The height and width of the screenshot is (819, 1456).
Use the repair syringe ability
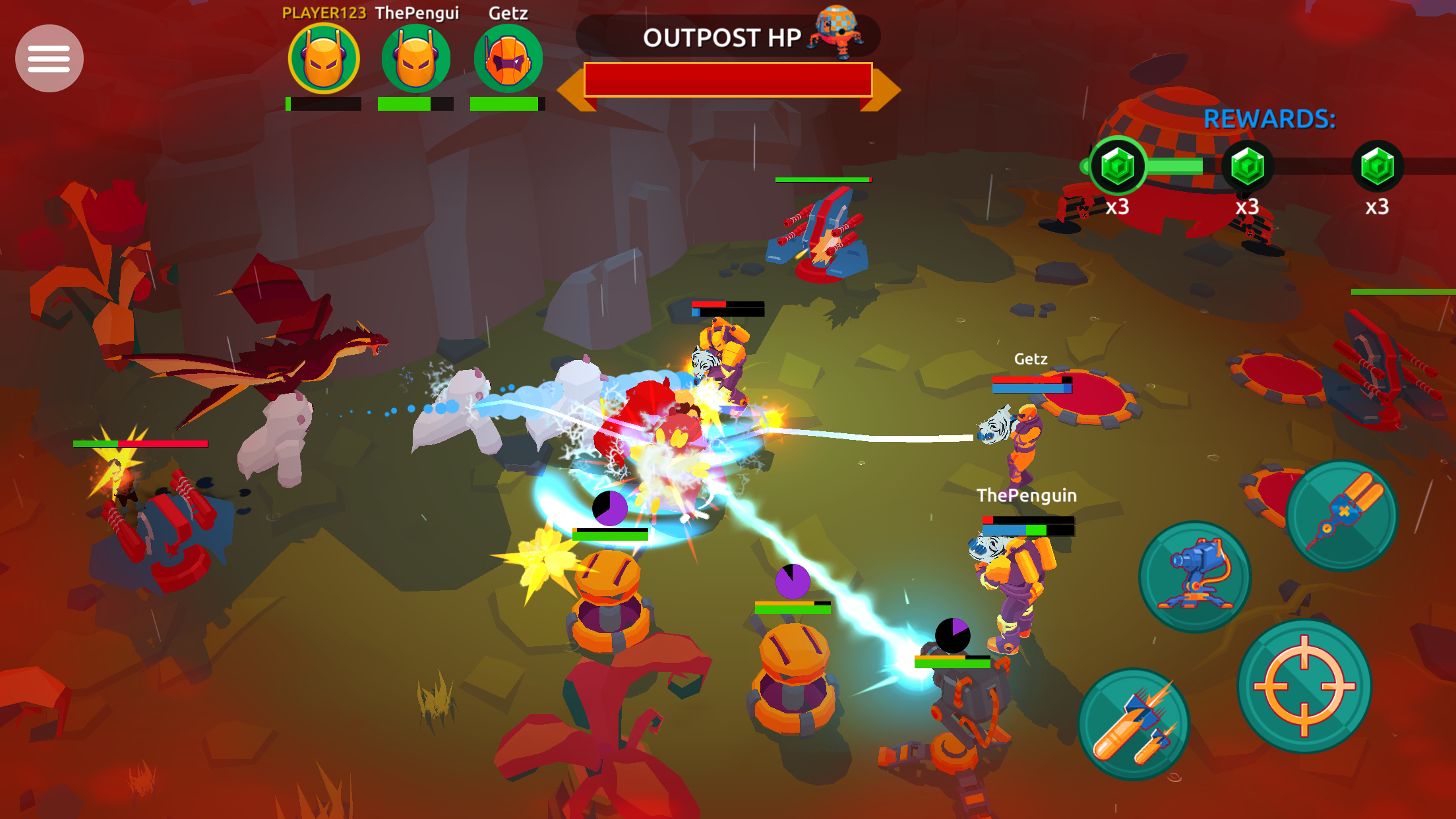[x=1341, y=514]
